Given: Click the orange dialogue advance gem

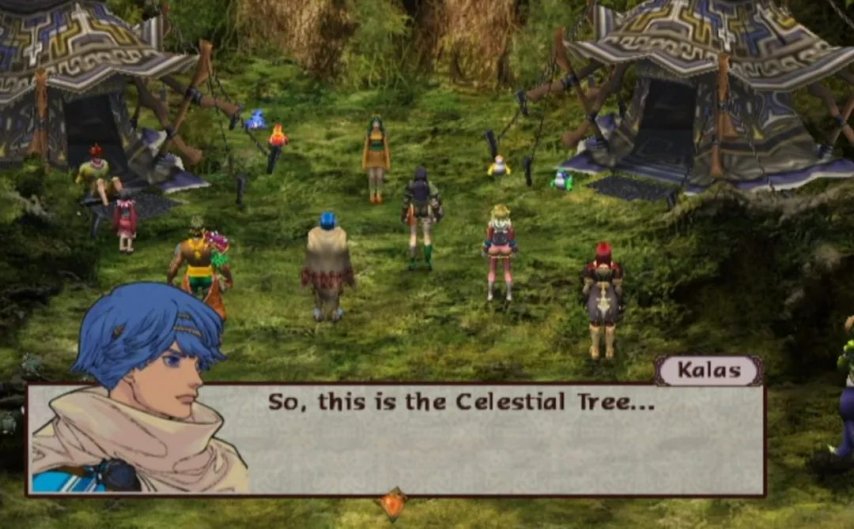Looking at the screenshot, I should tap(393, 503).
